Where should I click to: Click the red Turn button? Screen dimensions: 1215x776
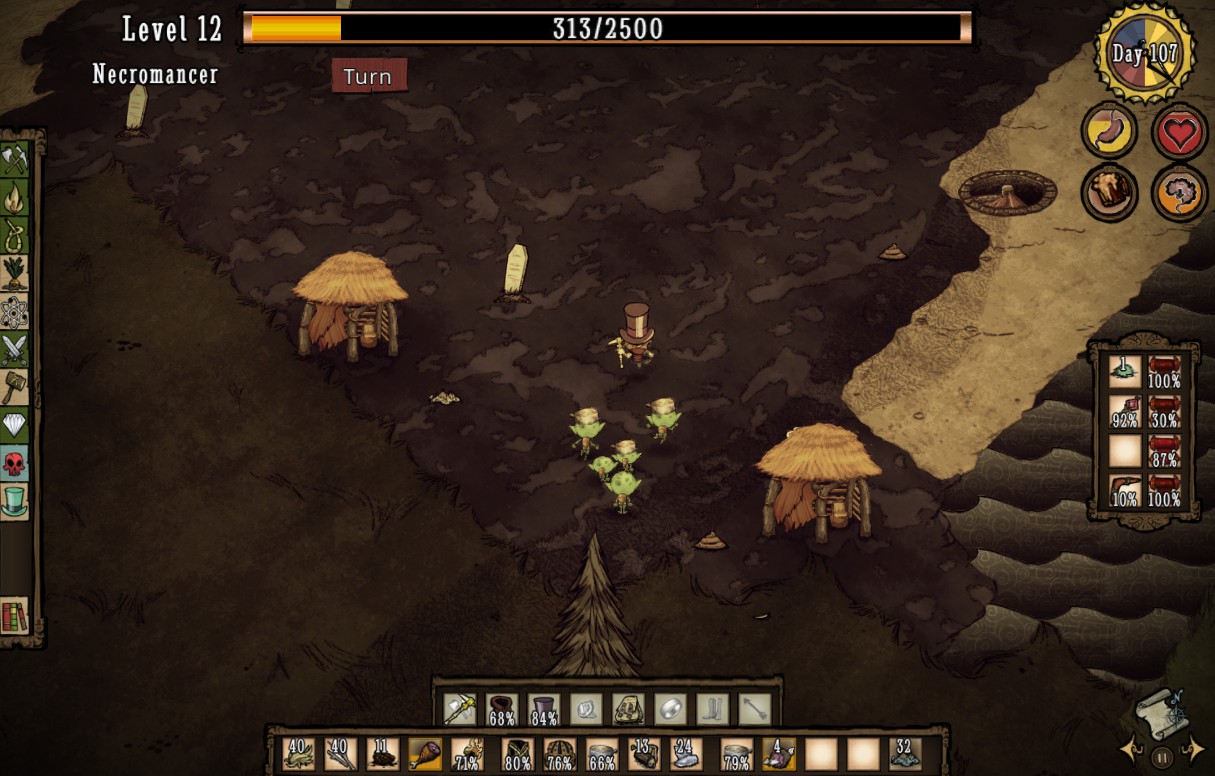click(x=369, y=76)
